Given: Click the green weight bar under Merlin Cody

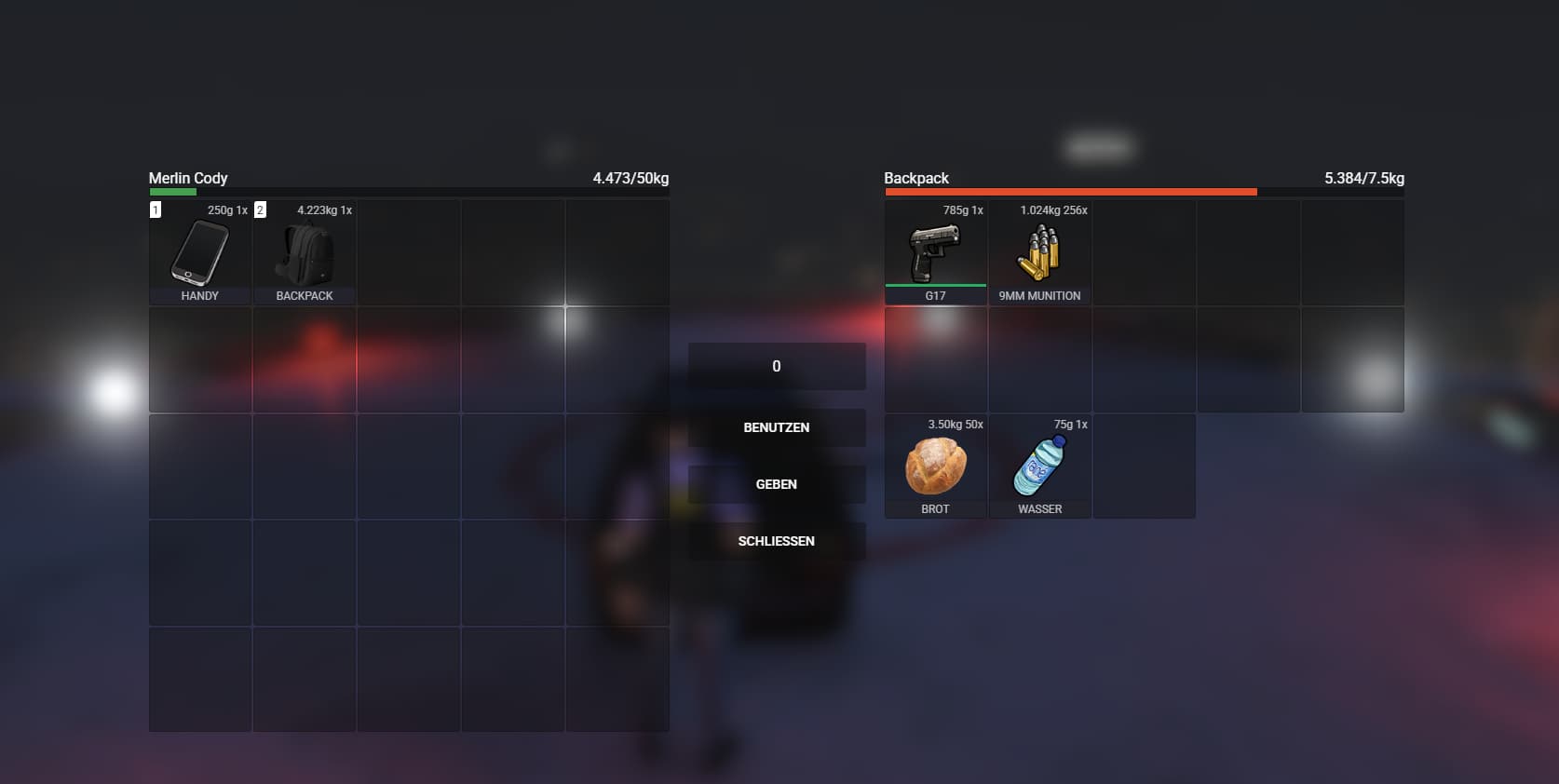Looking at the screenshot, I should pos(172,191).
